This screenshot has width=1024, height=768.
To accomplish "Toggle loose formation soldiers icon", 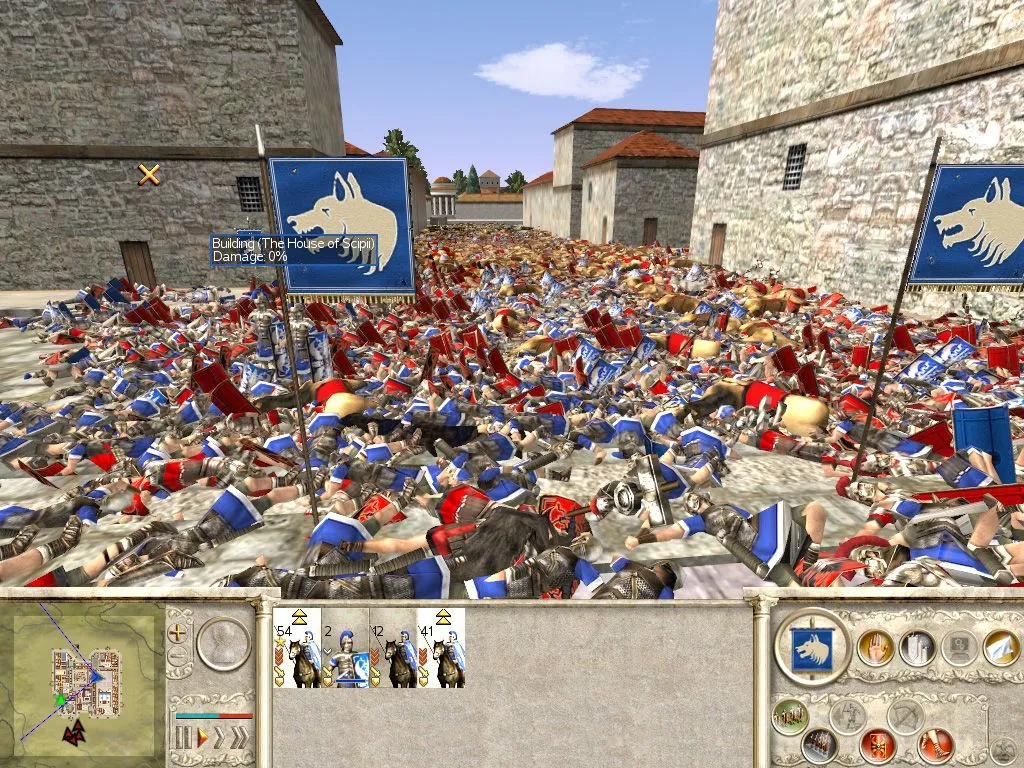I will click(790, 716).
